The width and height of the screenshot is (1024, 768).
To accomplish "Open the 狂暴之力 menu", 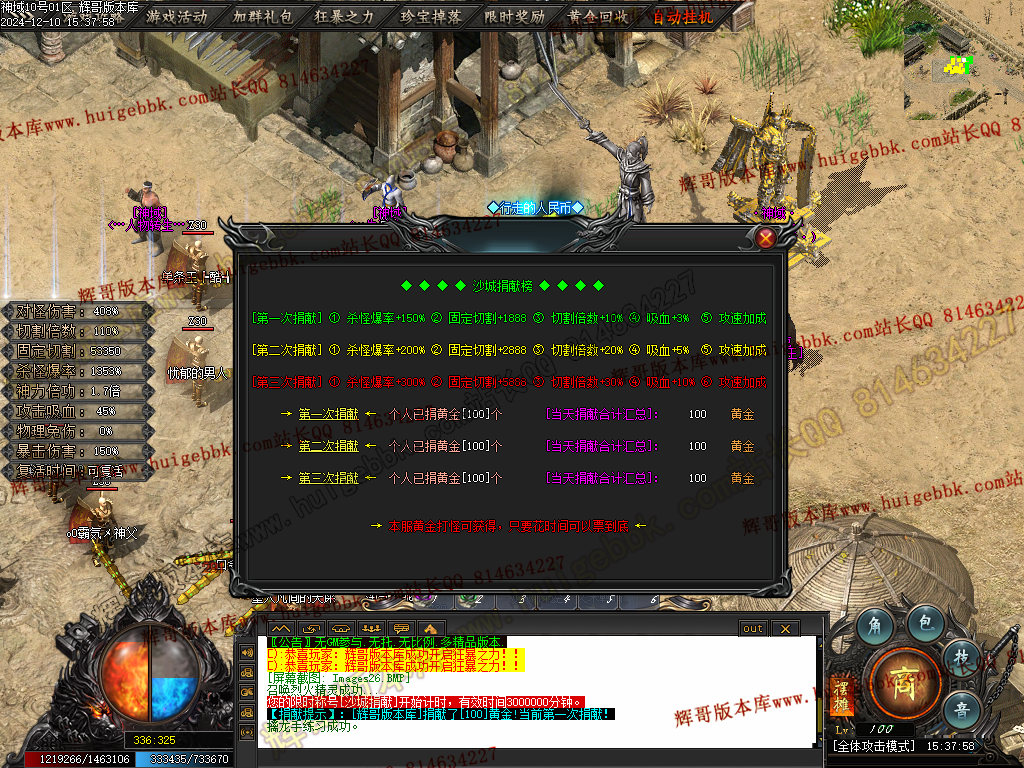I will 344,16.
